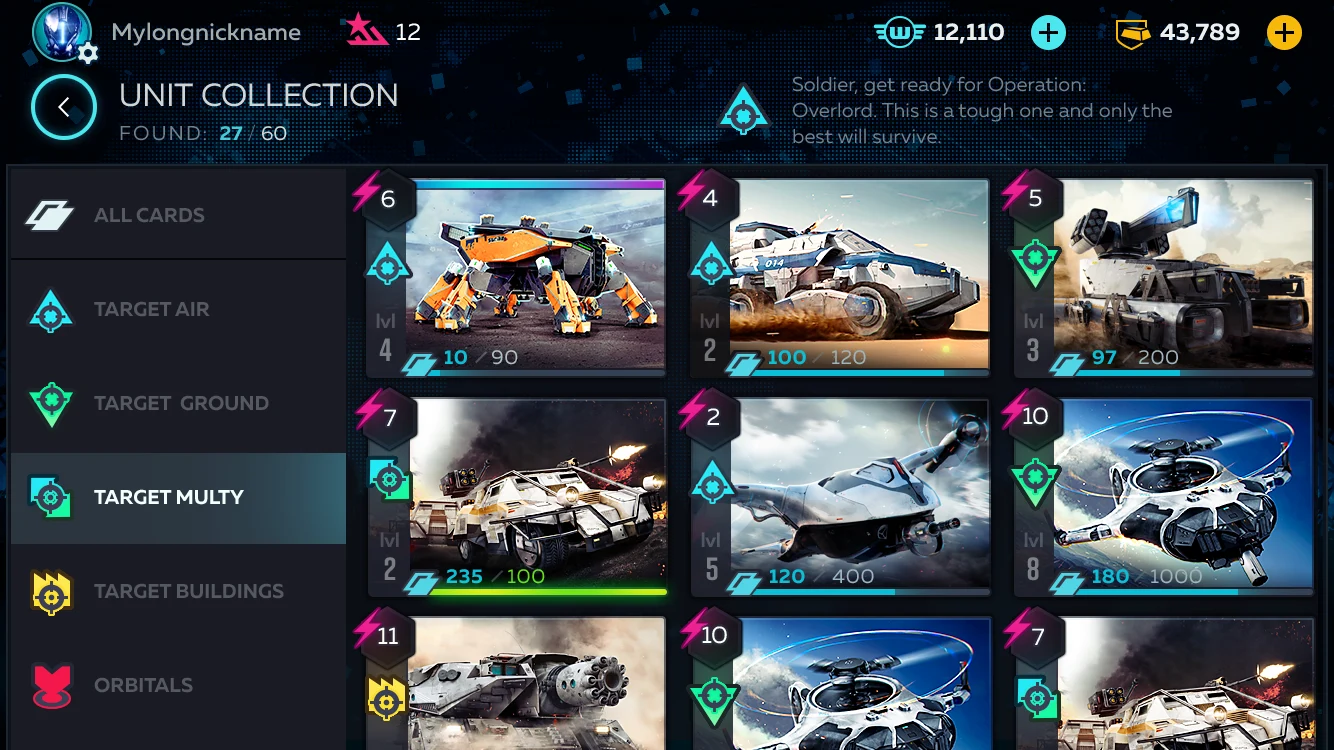Open the cost 5 missile launcher truck card

[x=1182, y=275]
